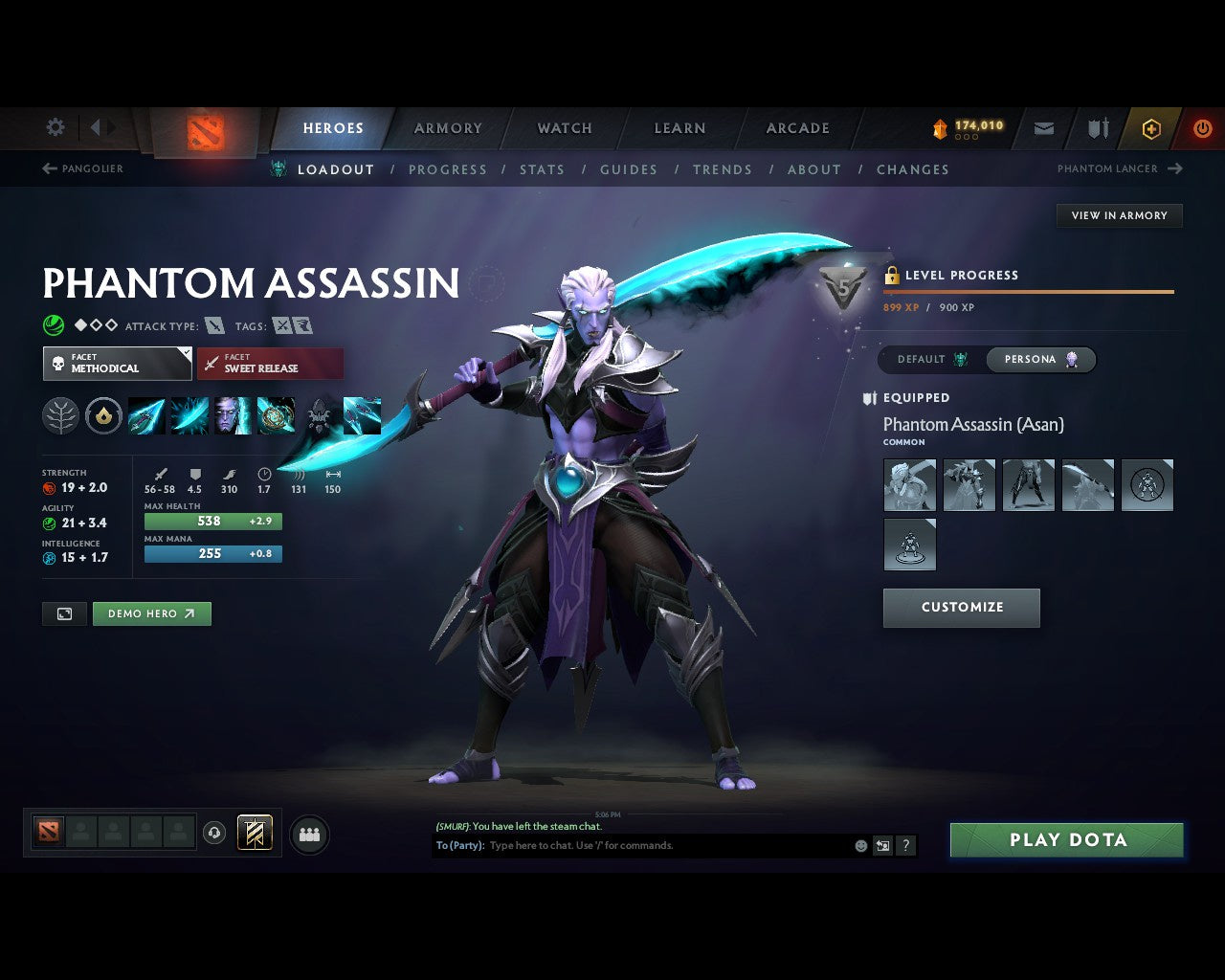Open the Armory tab
The image size is (1225, 980).
coord(448,128)
